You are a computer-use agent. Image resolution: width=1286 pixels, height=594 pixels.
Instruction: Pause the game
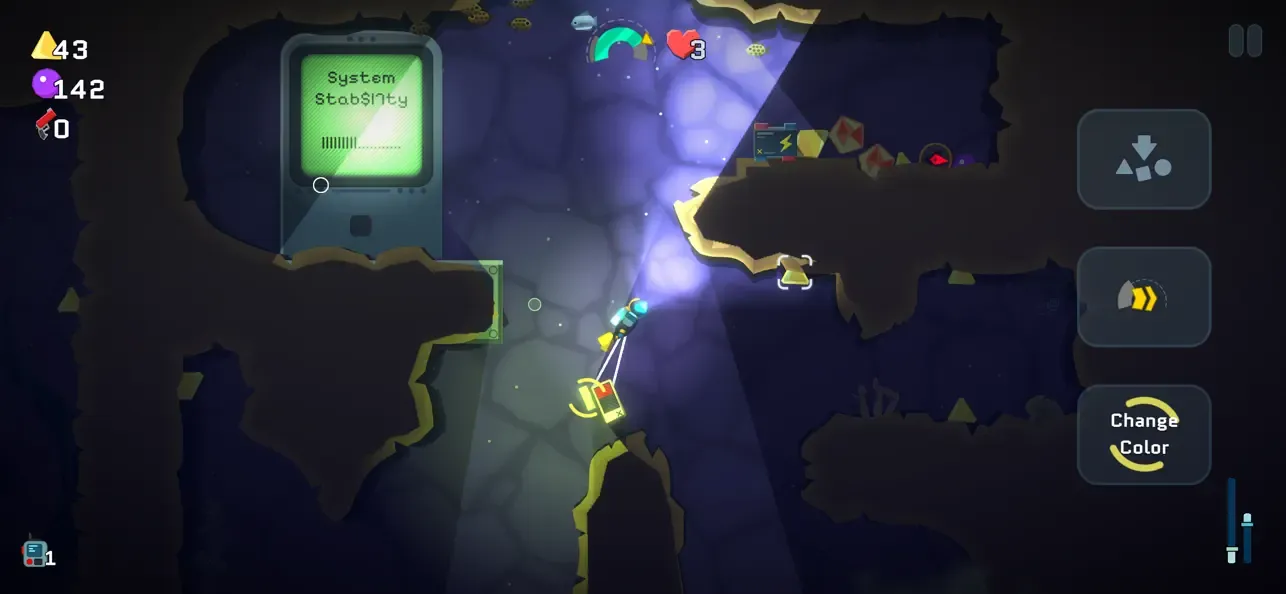pyautogui.click(x=1245, y=41)
